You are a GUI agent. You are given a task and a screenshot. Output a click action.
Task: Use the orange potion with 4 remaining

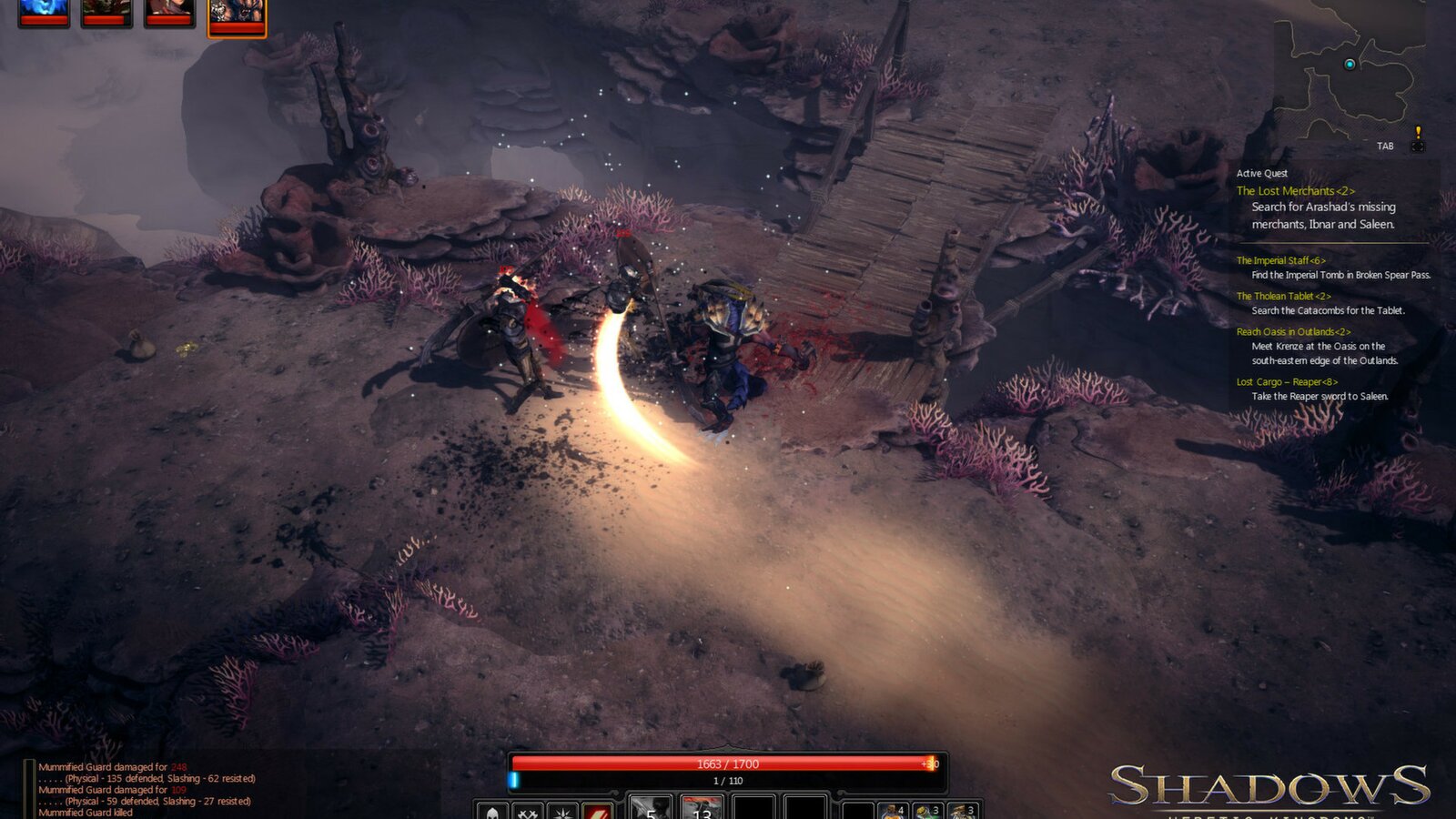[892, 808]
